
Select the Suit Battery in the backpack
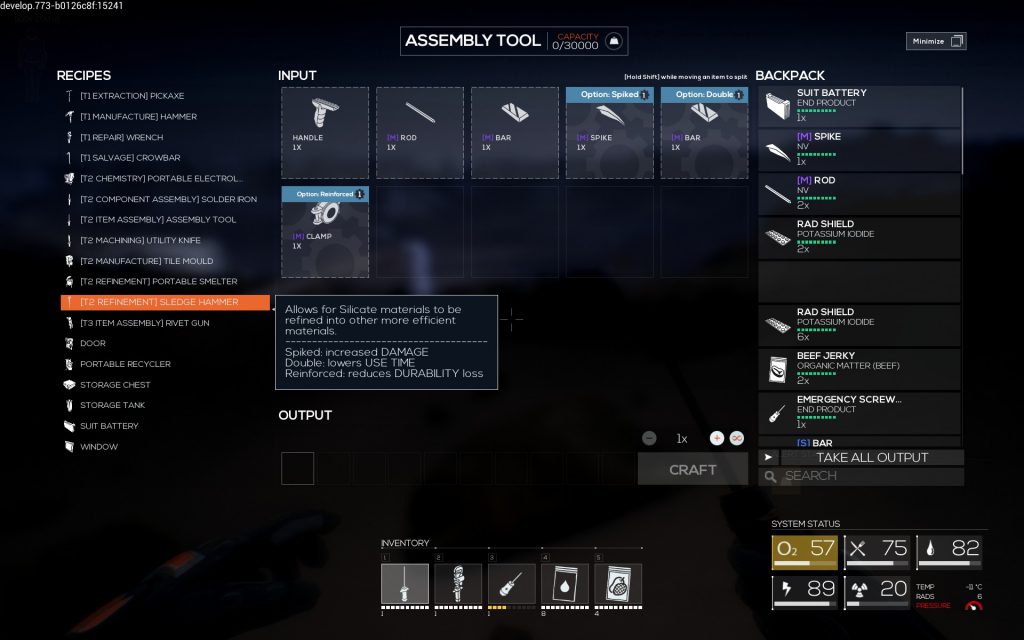859,105
